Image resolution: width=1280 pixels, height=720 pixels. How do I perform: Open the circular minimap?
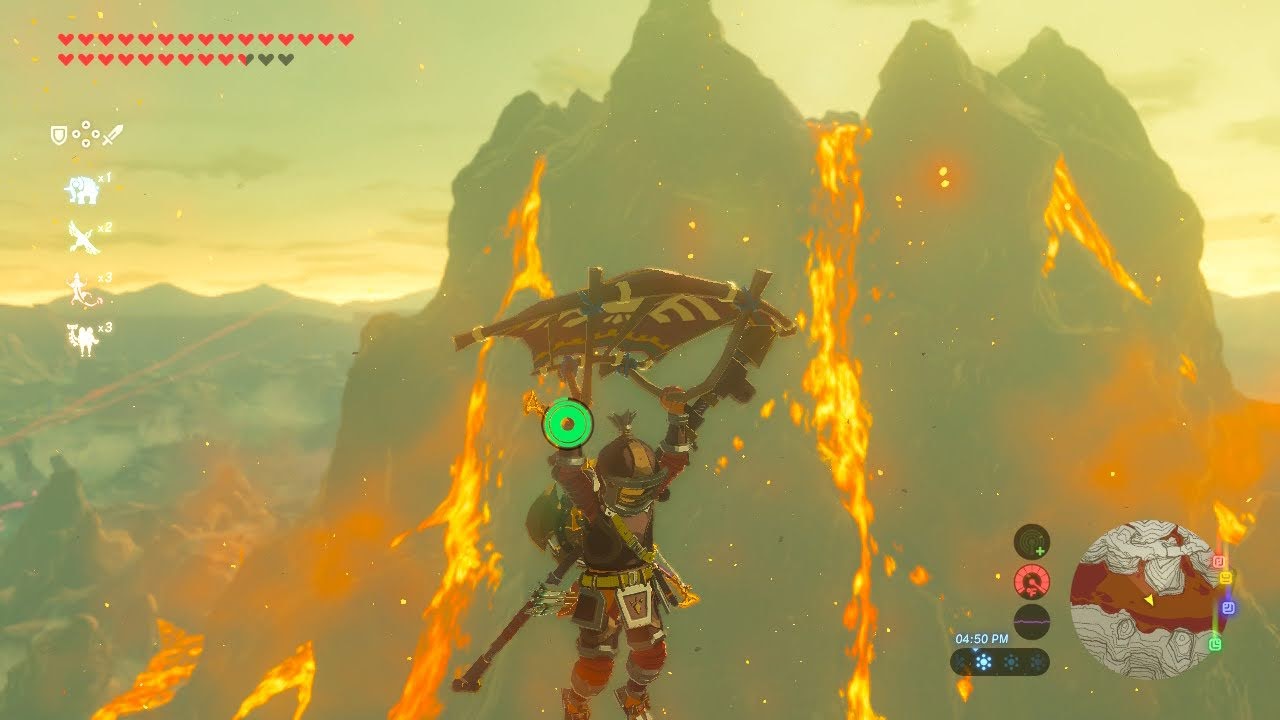1144,599
